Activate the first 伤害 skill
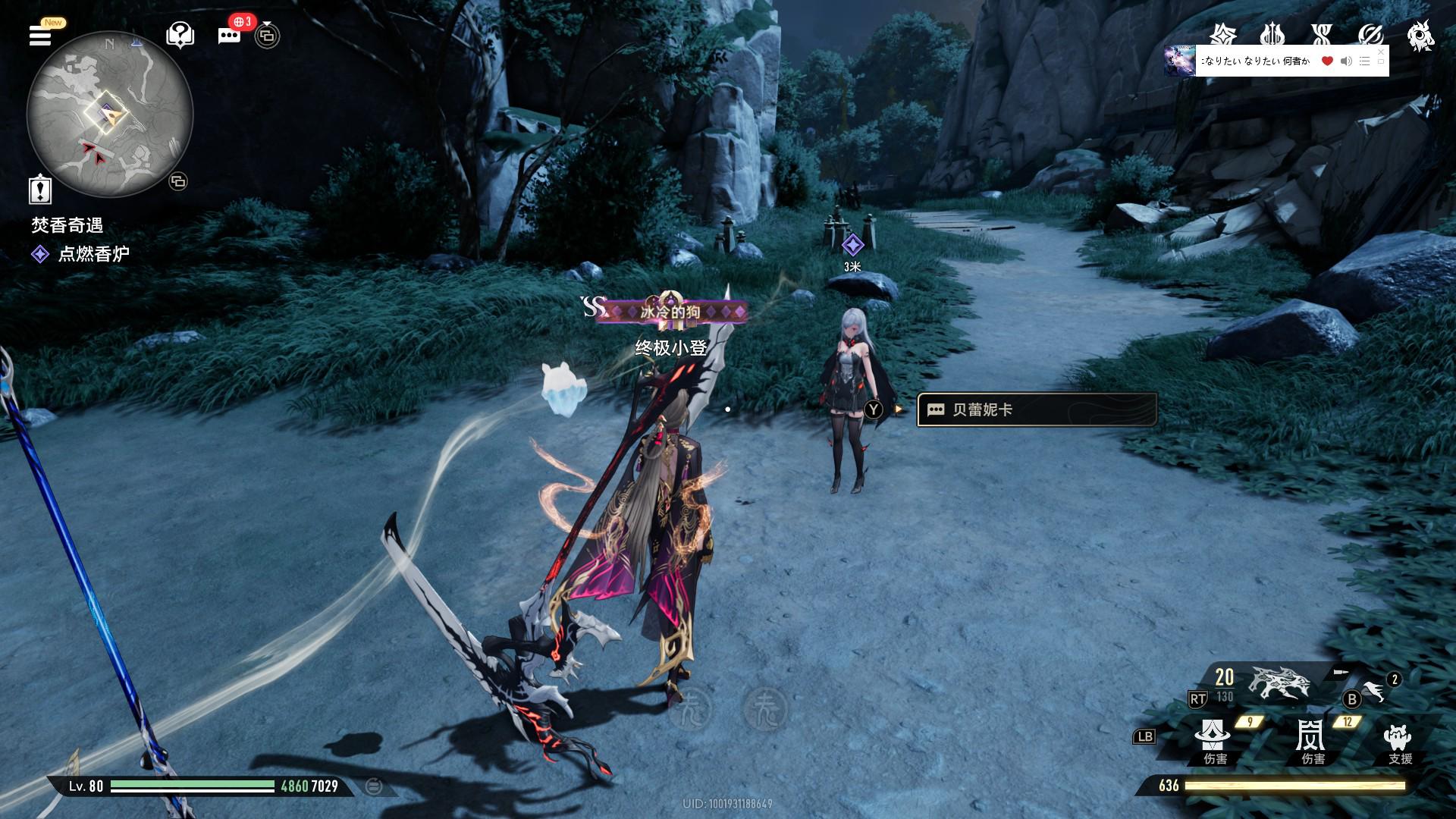 (x=1213, y=739)
